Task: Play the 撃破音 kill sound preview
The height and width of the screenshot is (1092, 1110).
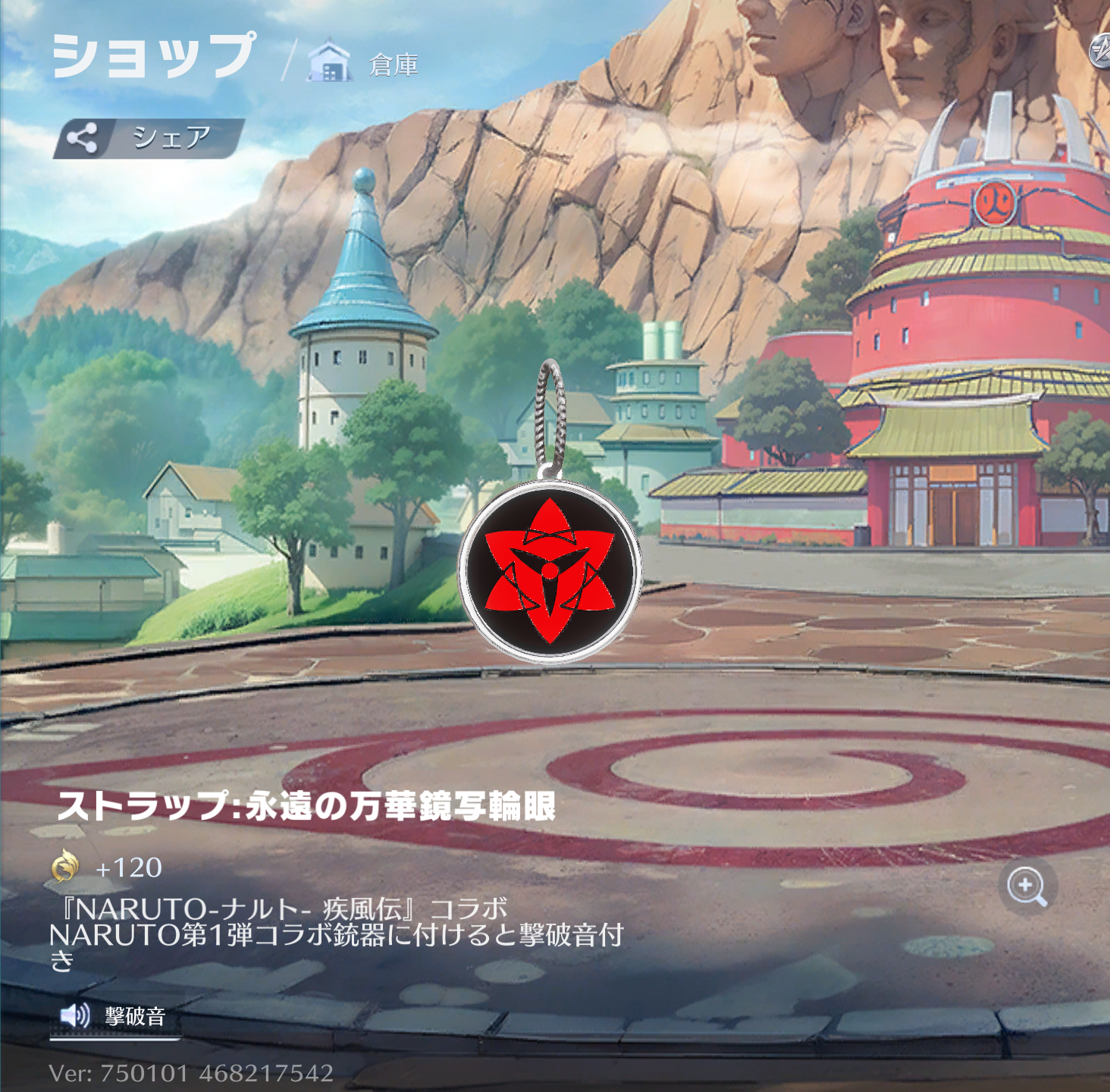Action: click(114, 1015)
